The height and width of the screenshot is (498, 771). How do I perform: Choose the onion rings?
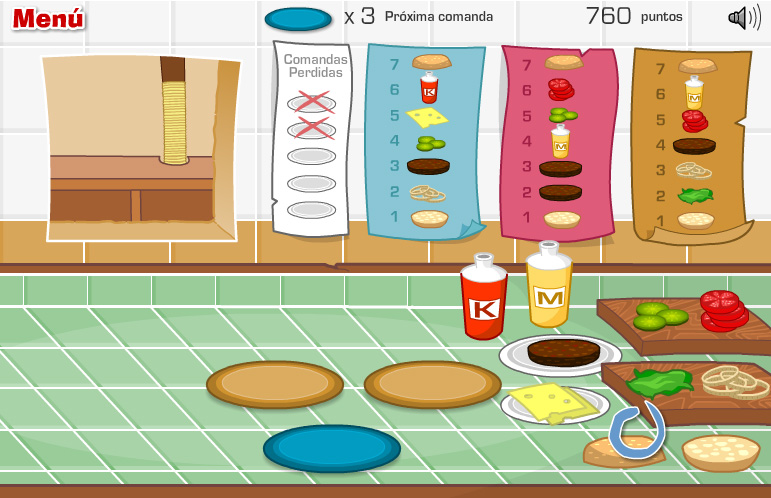coord(735,380)
